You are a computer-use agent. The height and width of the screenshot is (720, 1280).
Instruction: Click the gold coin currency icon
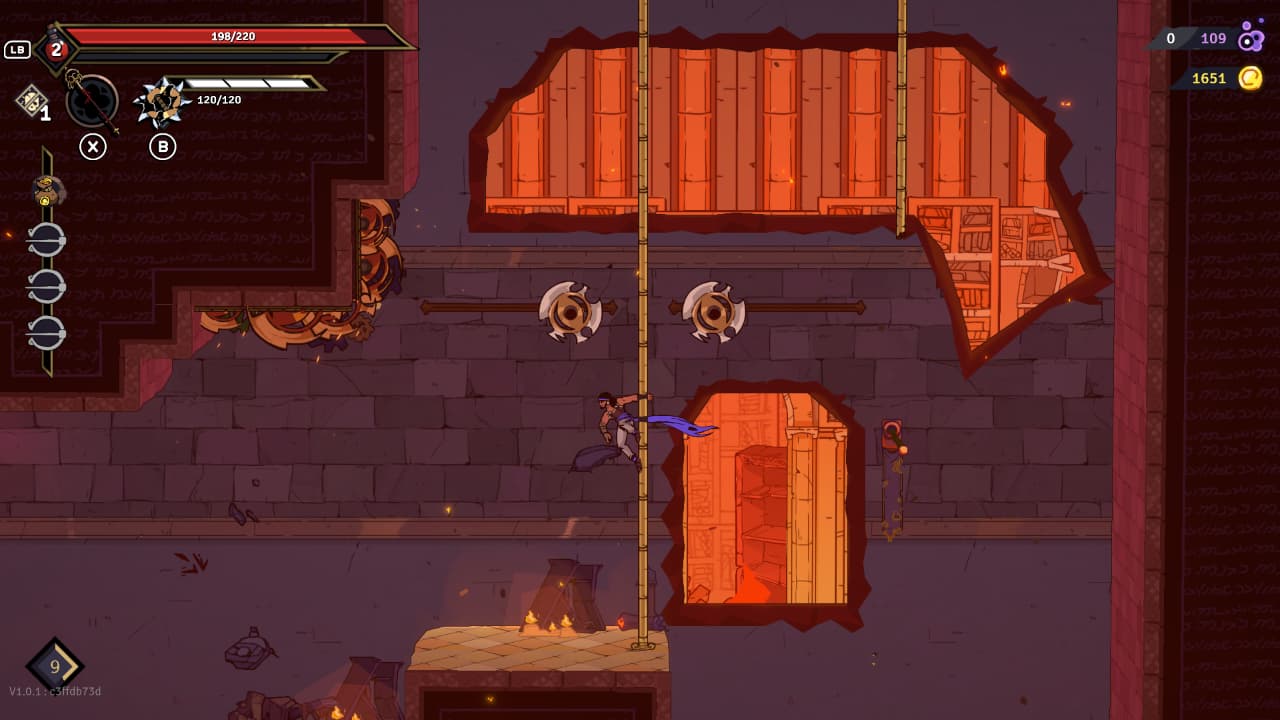coord(1250,78)
